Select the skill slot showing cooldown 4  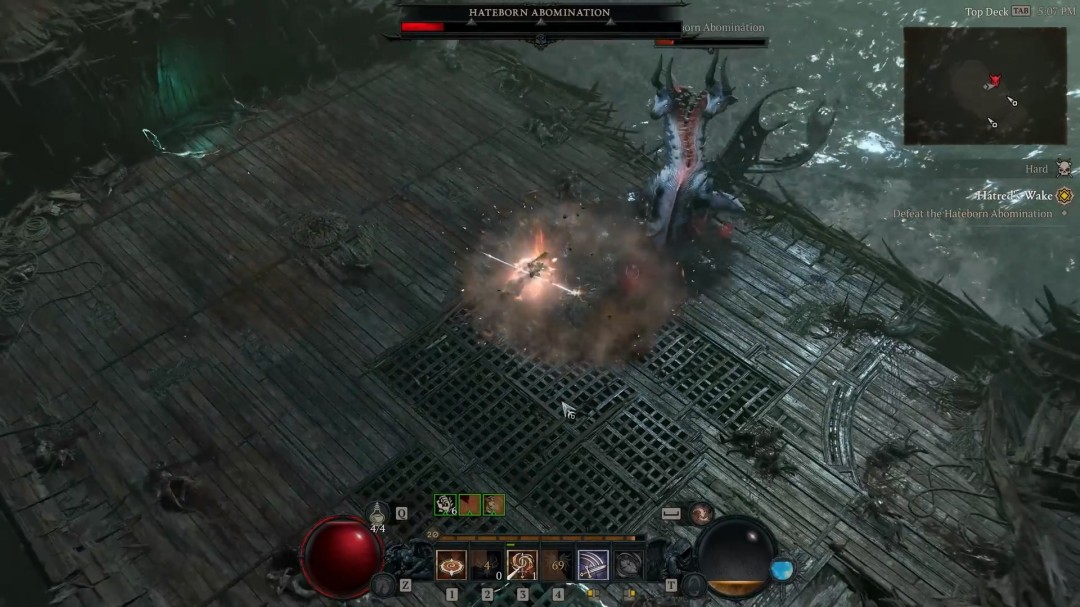(x=487, y=565)
